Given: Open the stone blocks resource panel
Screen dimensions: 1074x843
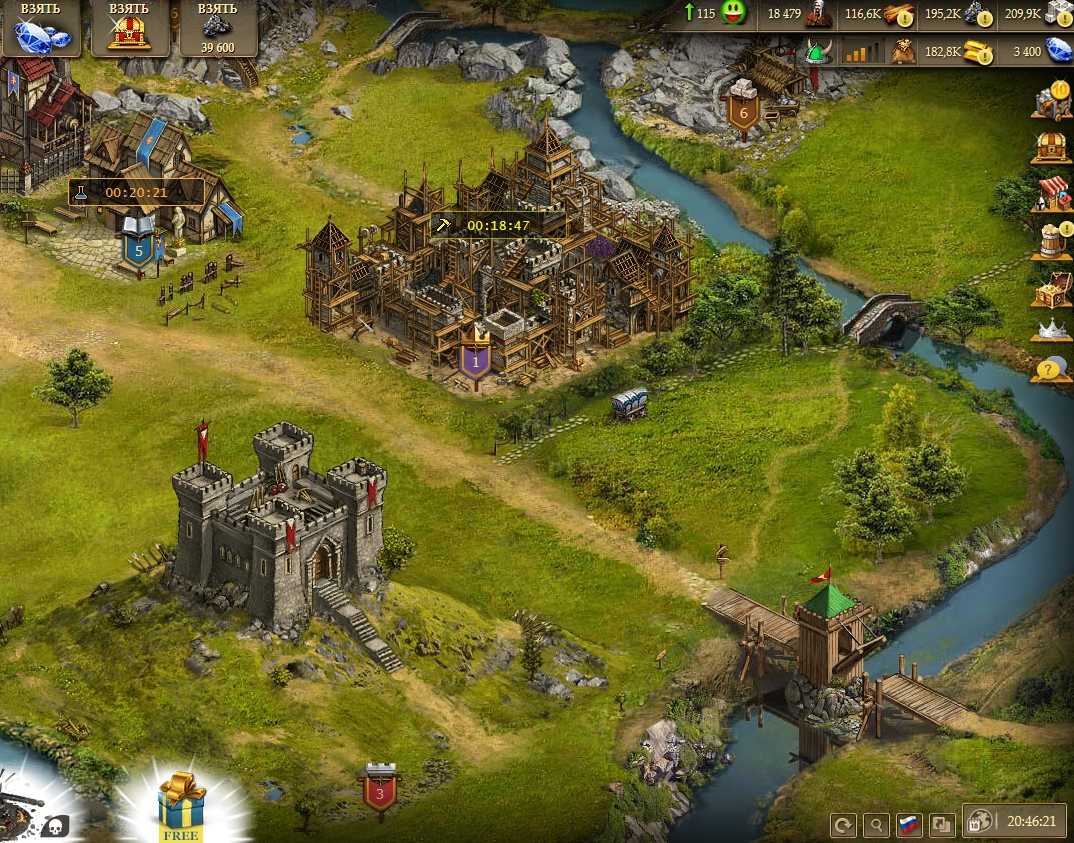Looking at the screenshot, I should [1058, 14].
